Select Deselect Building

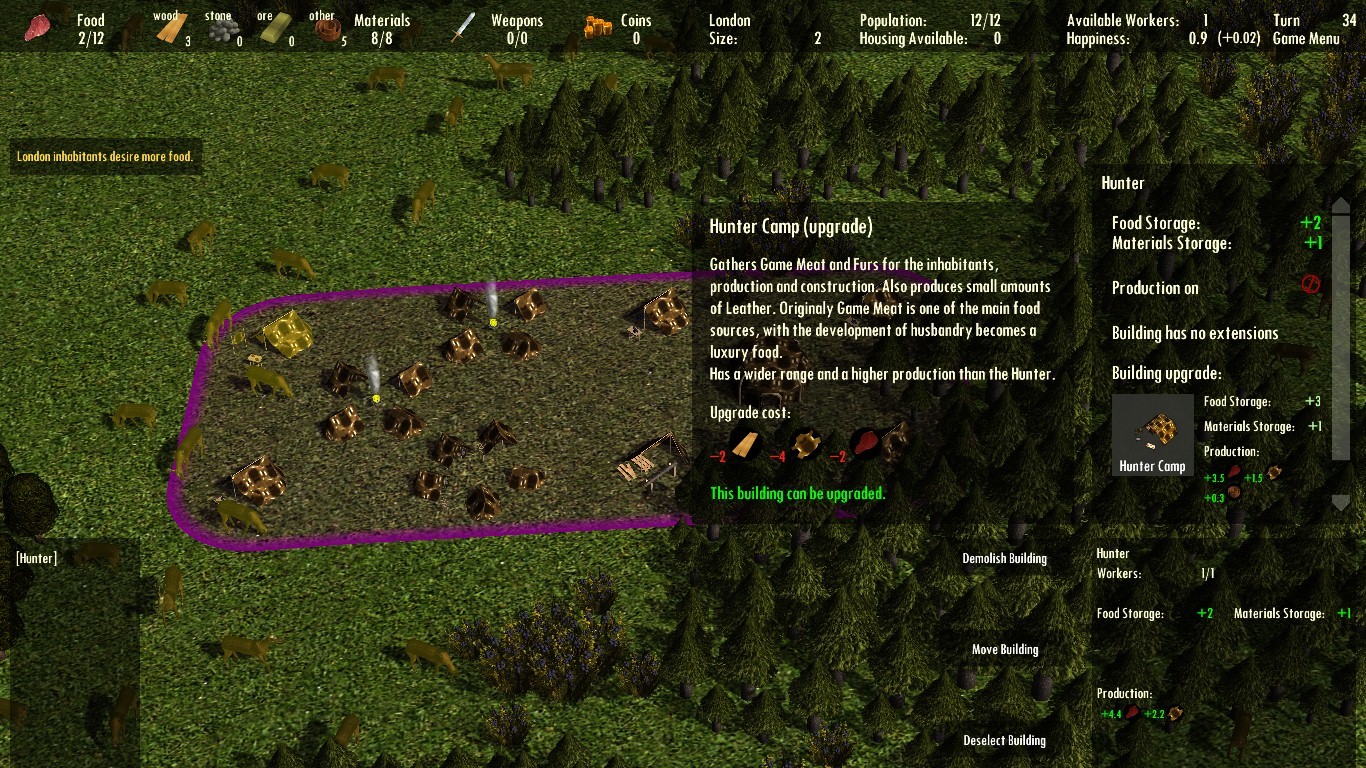1004,740
